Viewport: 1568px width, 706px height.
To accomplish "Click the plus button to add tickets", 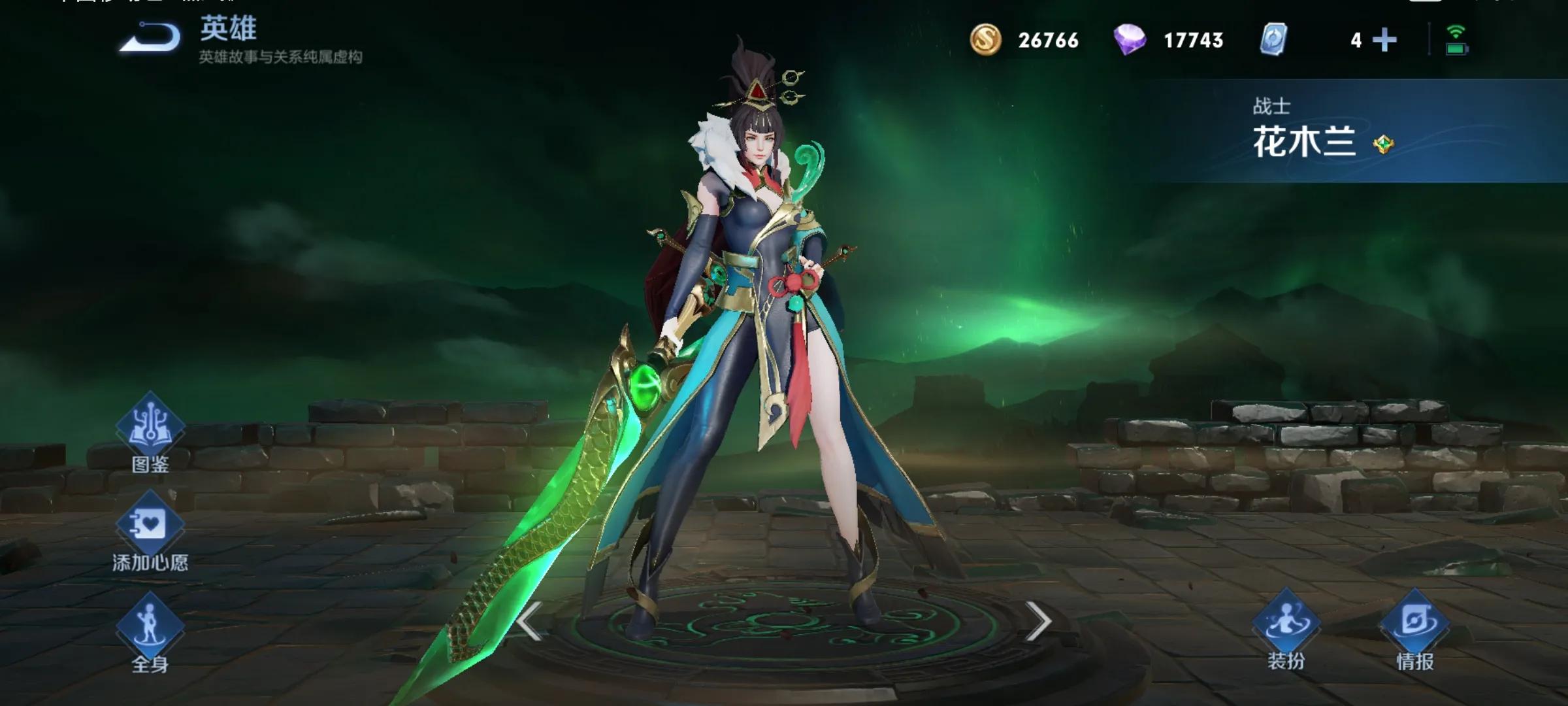I will 1384,41.
